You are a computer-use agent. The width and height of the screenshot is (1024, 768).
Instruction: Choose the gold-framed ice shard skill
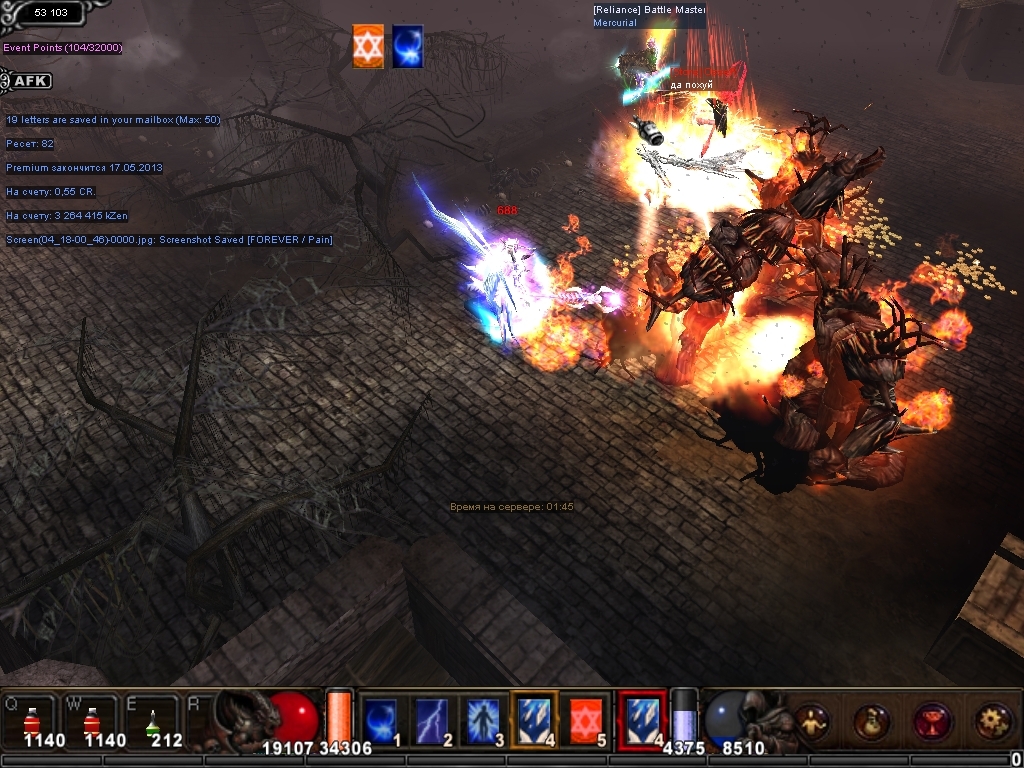pyautogui.click(x=534, y=719)
